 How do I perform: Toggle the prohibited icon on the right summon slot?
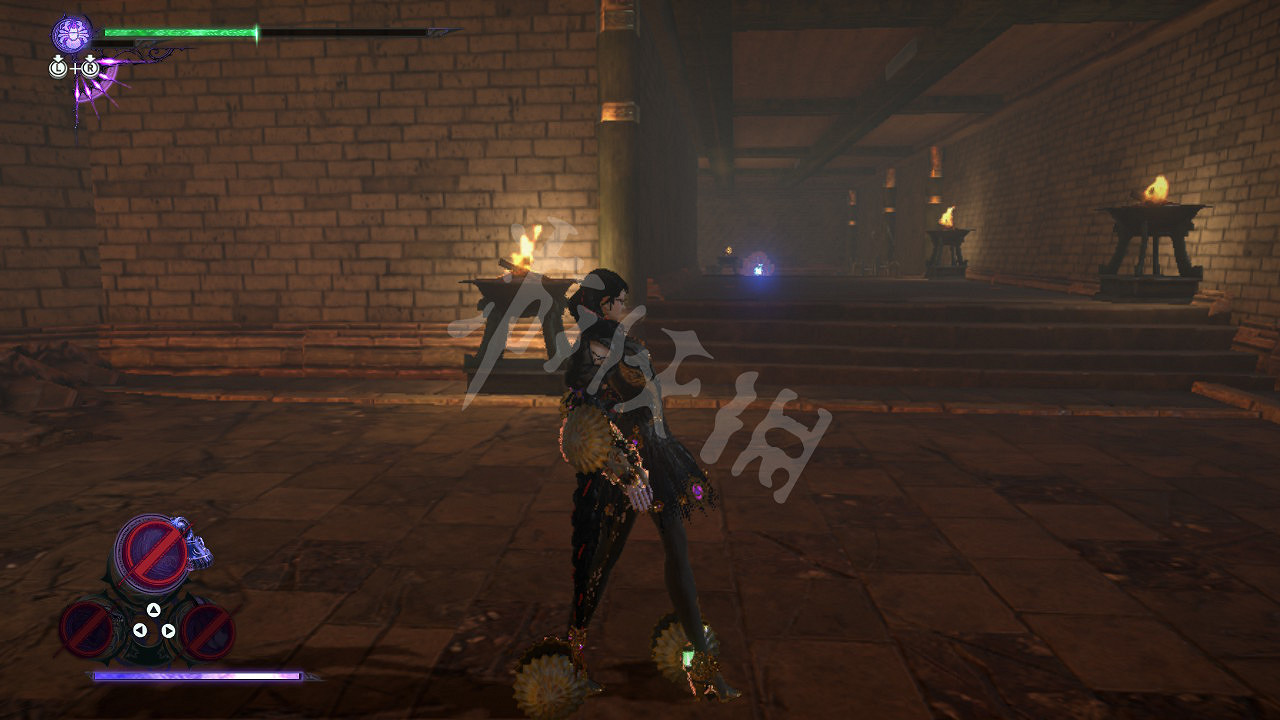tap(207, 633)
